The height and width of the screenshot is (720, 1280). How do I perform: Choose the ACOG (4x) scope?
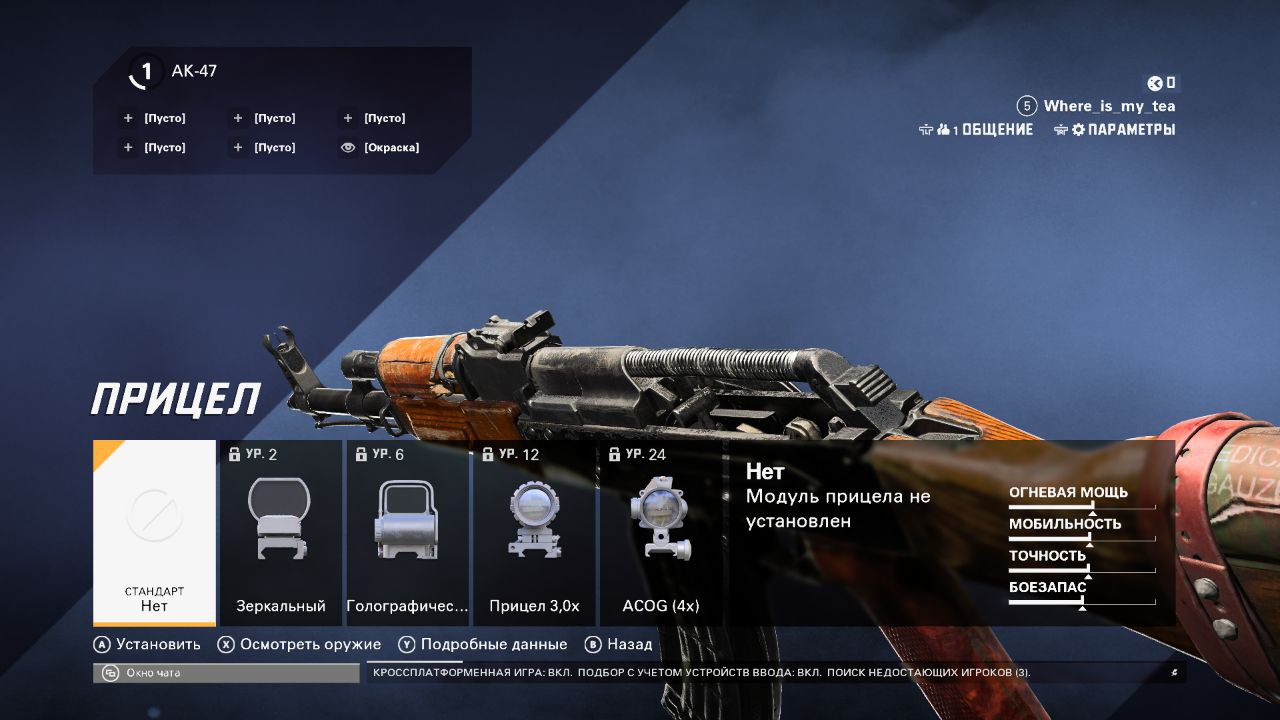(660, 533)
